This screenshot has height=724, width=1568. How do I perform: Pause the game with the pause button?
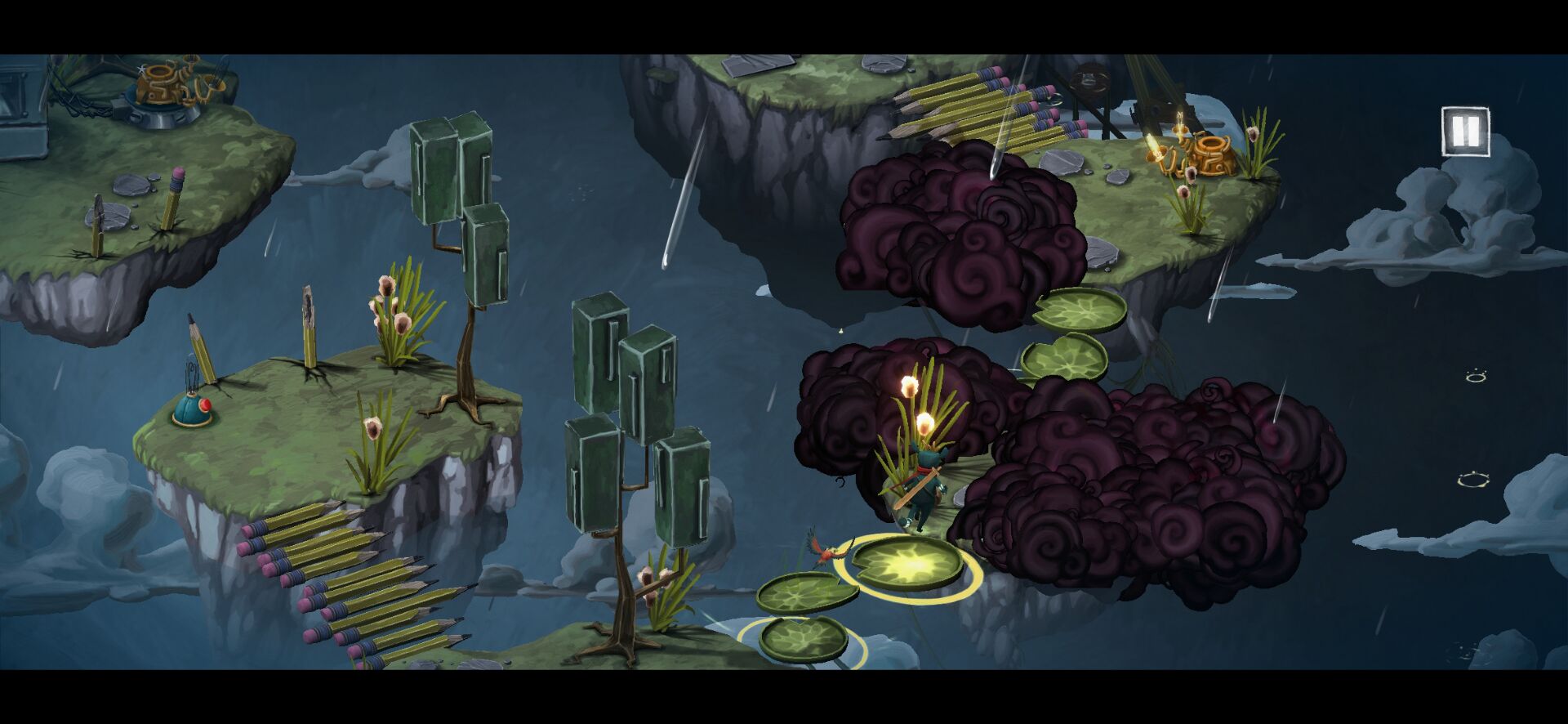tap(1465, 132)
